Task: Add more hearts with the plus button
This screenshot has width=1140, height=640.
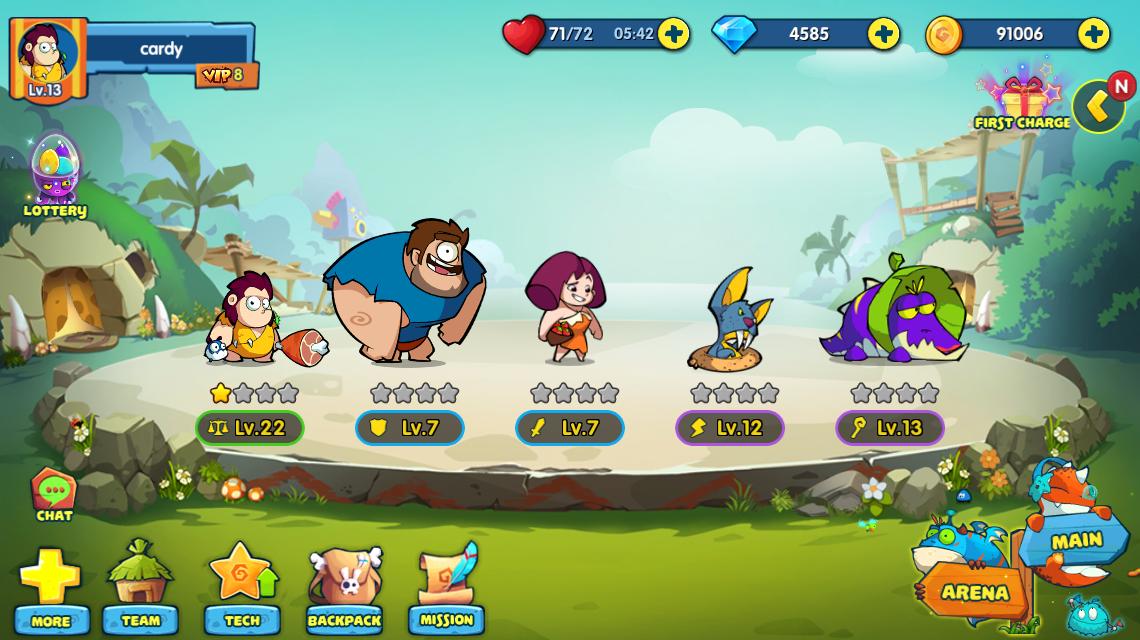Action: [673, 34]
